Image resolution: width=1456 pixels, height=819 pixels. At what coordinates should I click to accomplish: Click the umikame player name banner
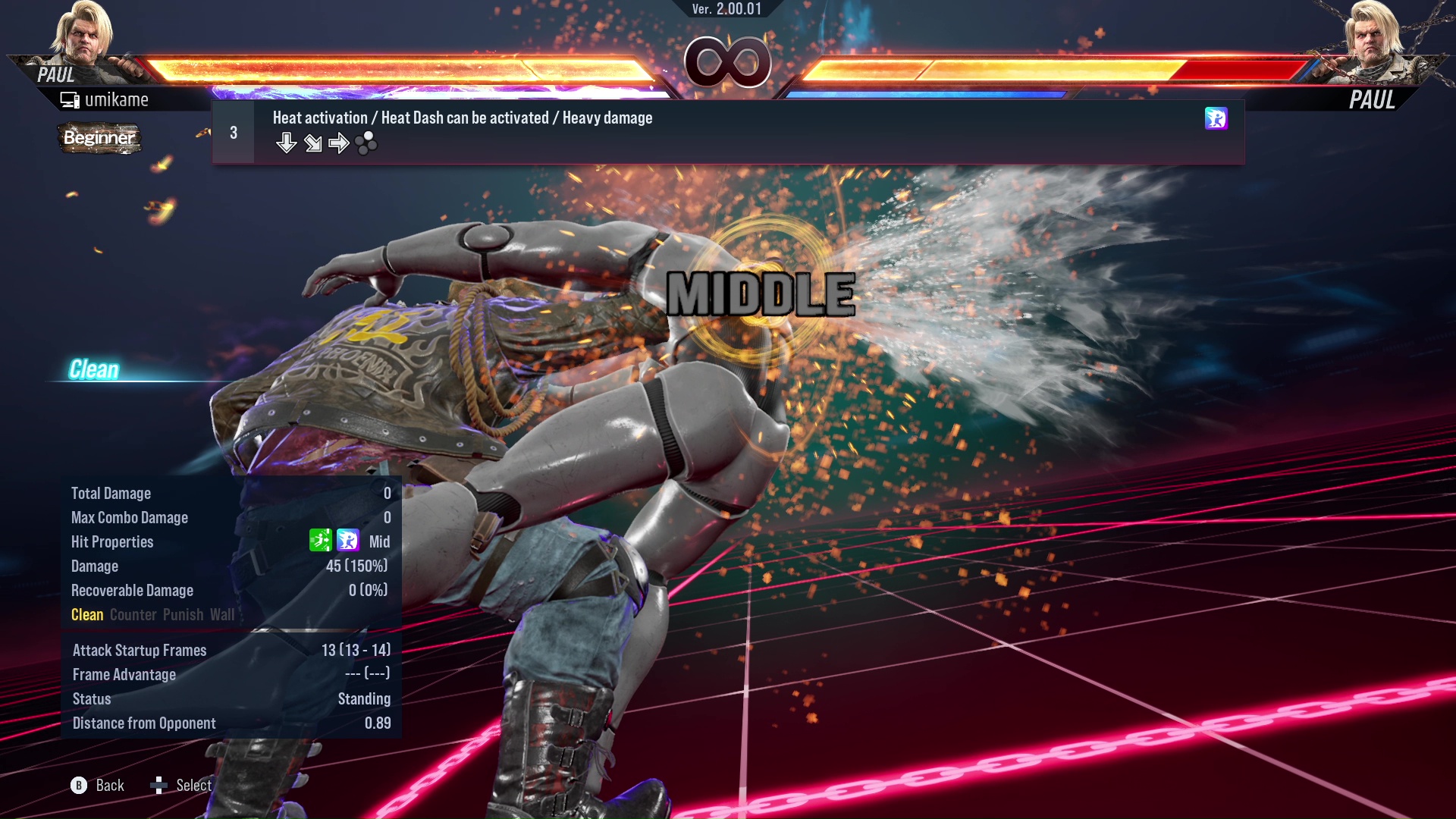pos(118,99)
